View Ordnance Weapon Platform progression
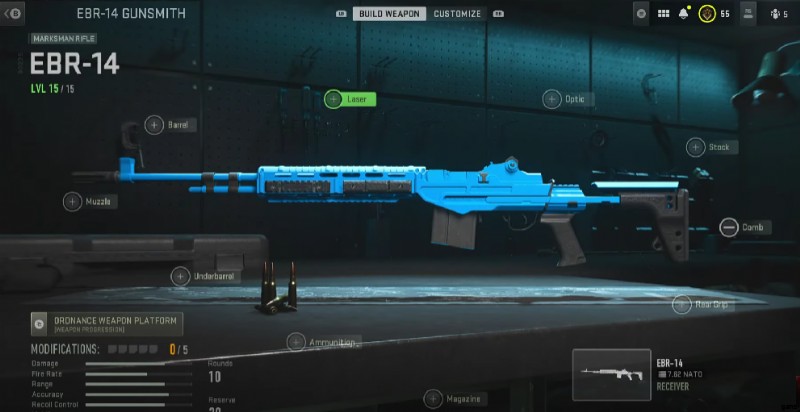The width and height of the screenshot is (800, 412). coord(107,323)
